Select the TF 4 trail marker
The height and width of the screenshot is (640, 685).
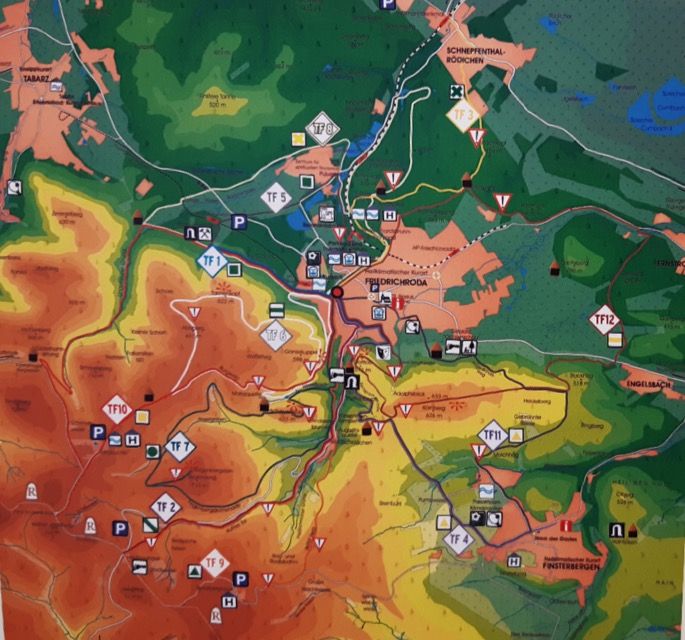(x=459, y=540)
